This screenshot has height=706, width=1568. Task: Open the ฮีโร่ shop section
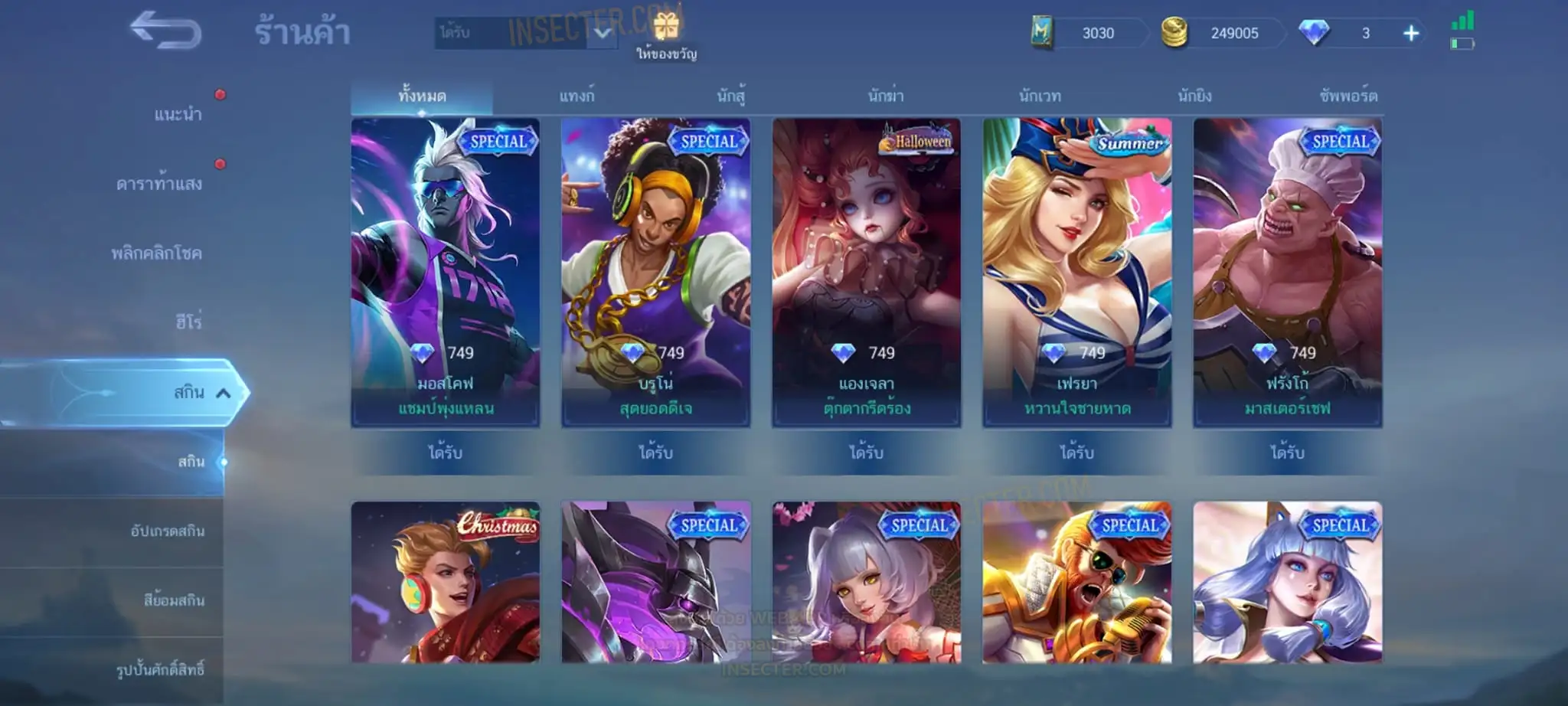[188, 322]
